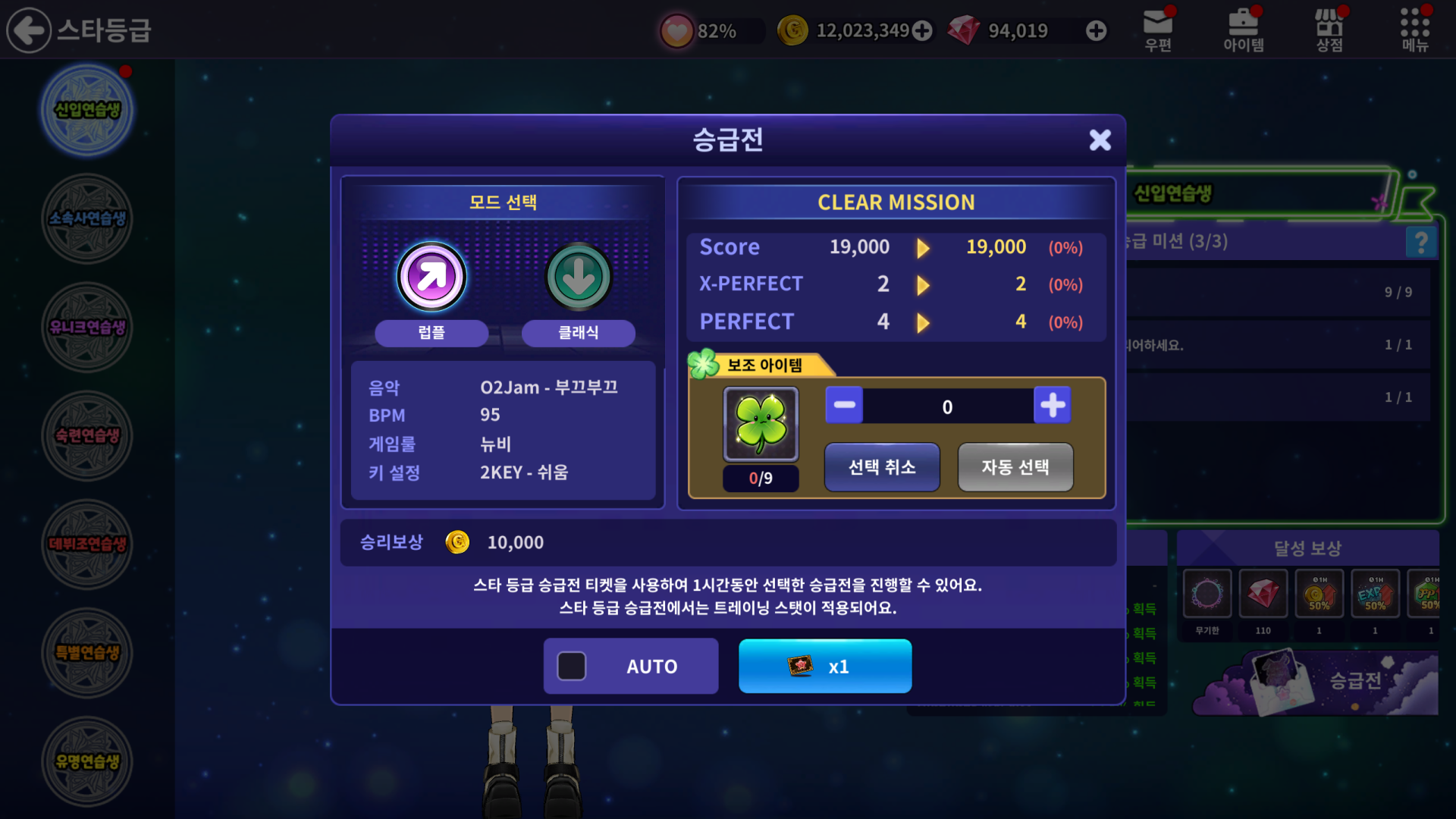Select the 신입연습생 rank badge
1456x819 pixels.
pos(87,110)
